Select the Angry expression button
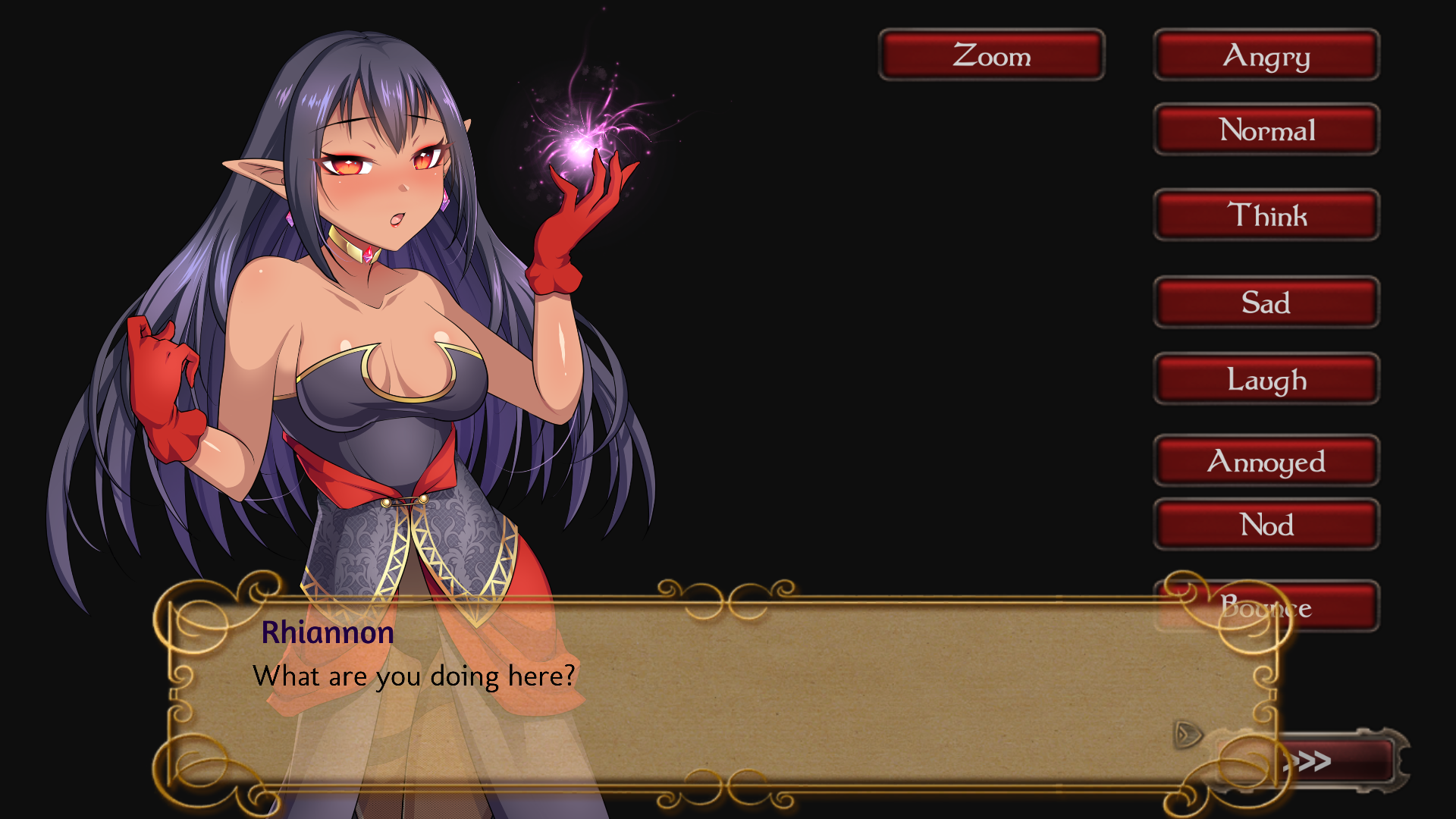Image resolution: width=1456 pixels, height=819 pixels. [x=1266, y=55]
